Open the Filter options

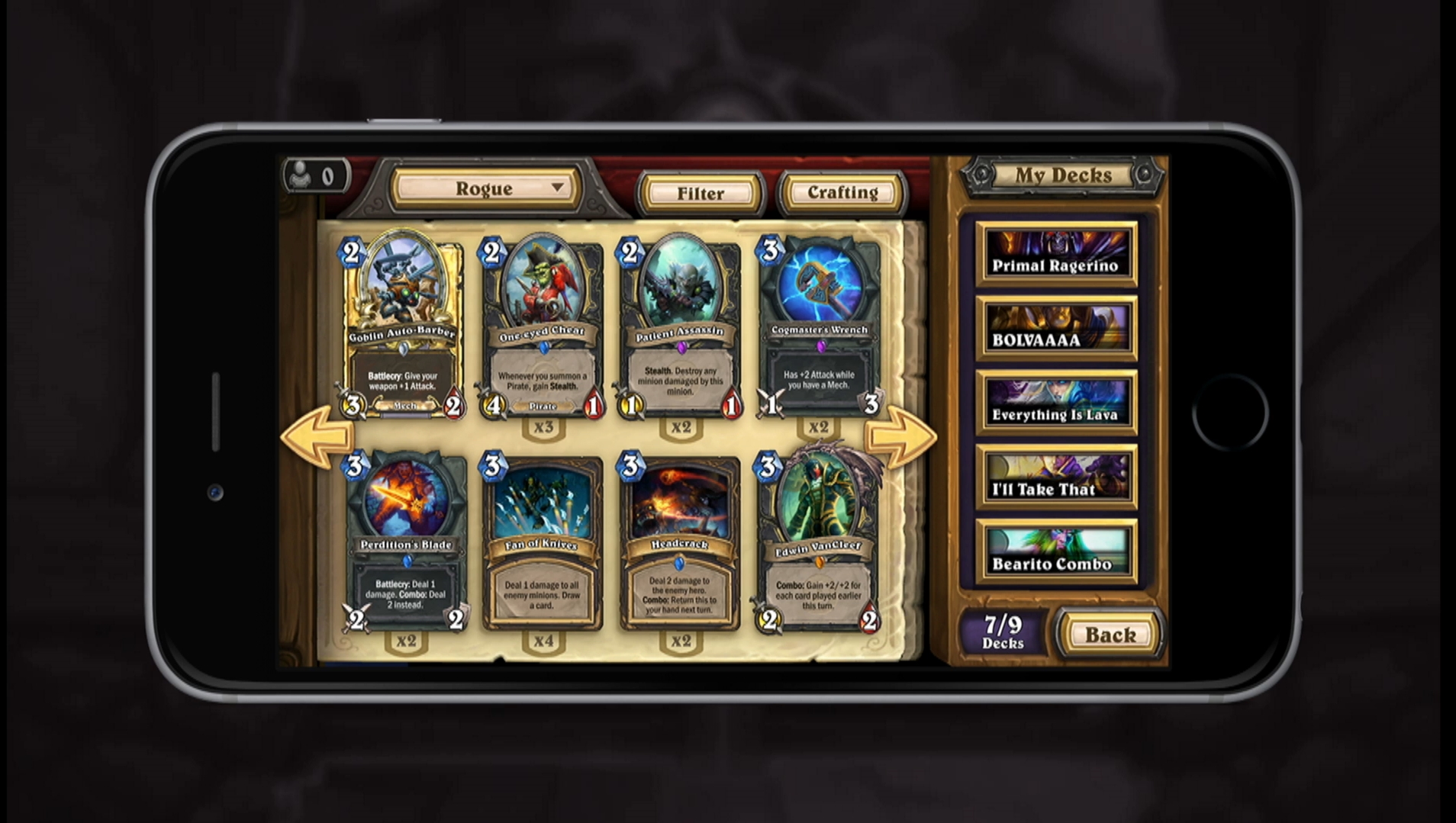[700, 193]
